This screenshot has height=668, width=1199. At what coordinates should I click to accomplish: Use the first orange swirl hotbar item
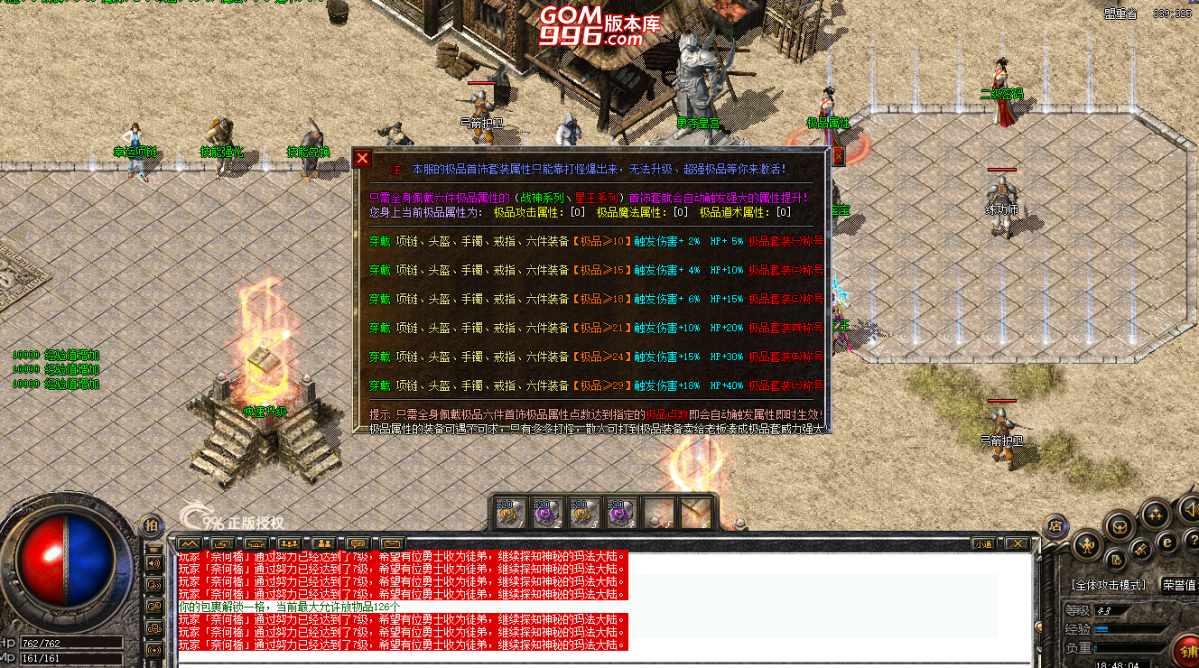pos(508,513)
